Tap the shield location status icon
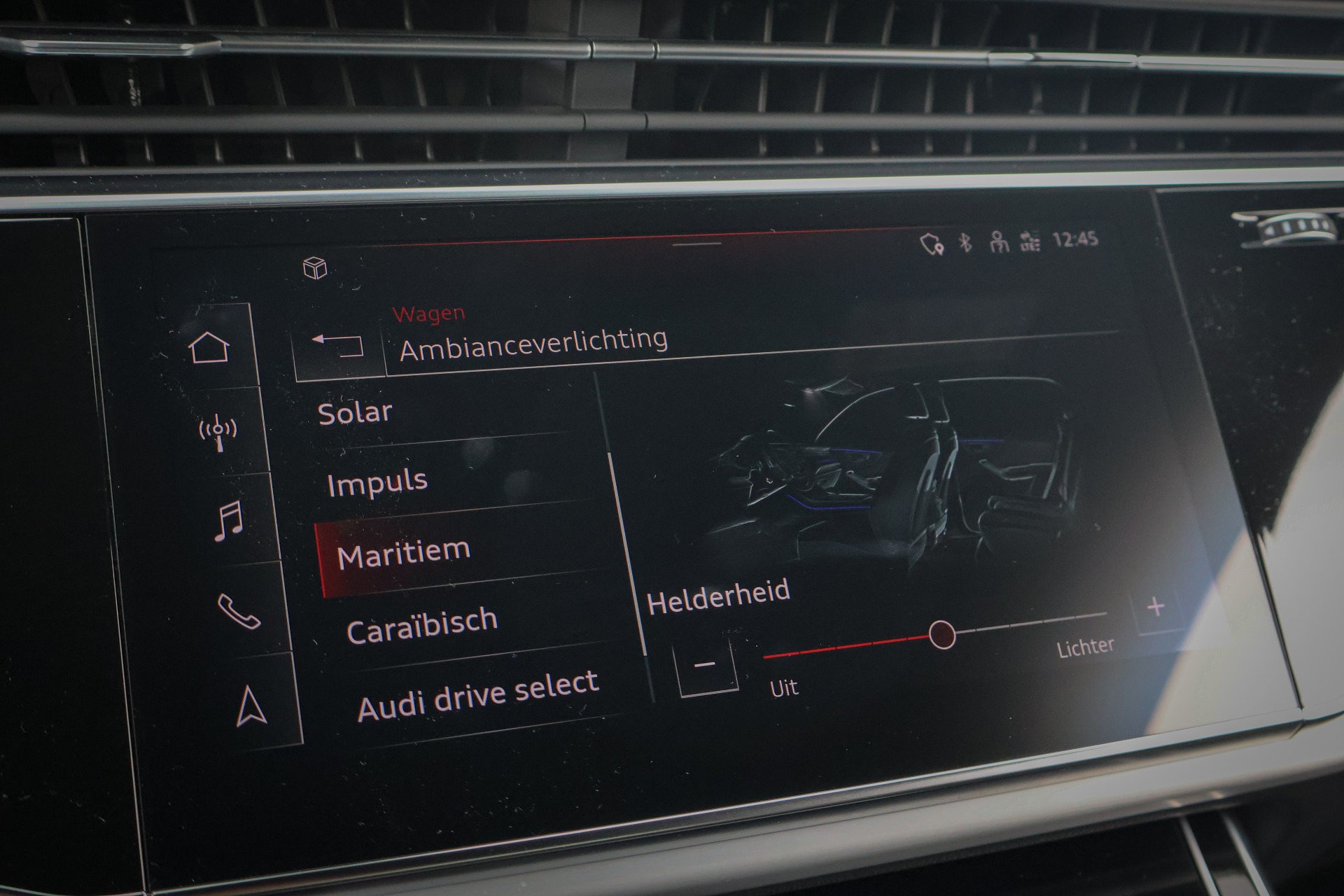This screenshot has width=1344, height=896. pyautogui.click(x=931, y=244)
